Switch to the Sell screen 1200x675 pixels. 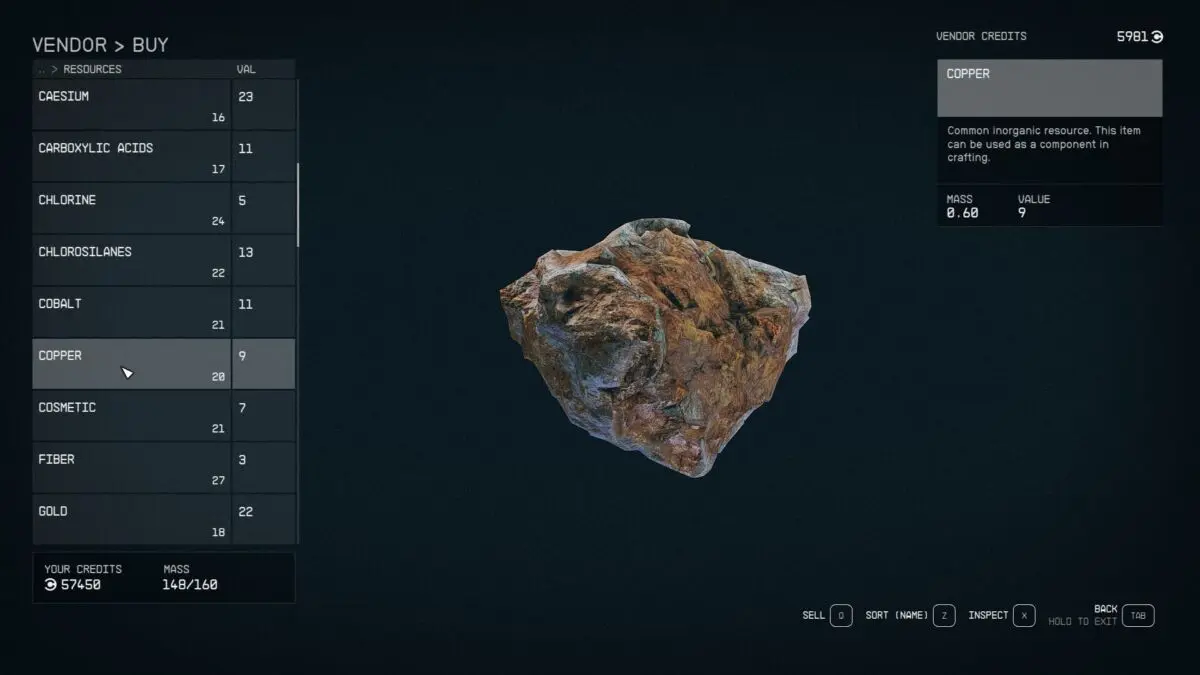pyautogui.click(x=840, y=616)
